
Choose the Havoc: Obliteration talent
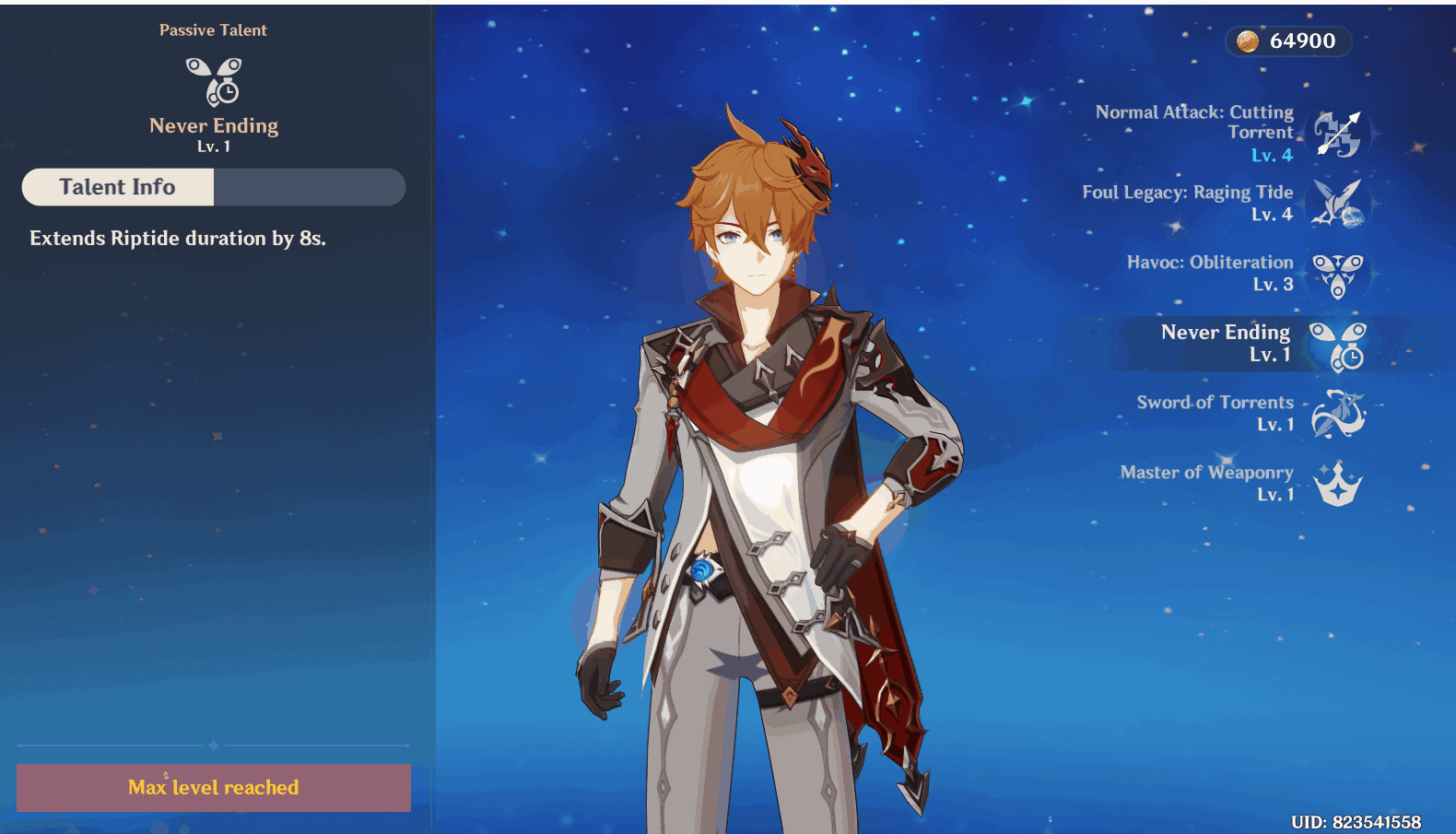[x=1336, y=275]
